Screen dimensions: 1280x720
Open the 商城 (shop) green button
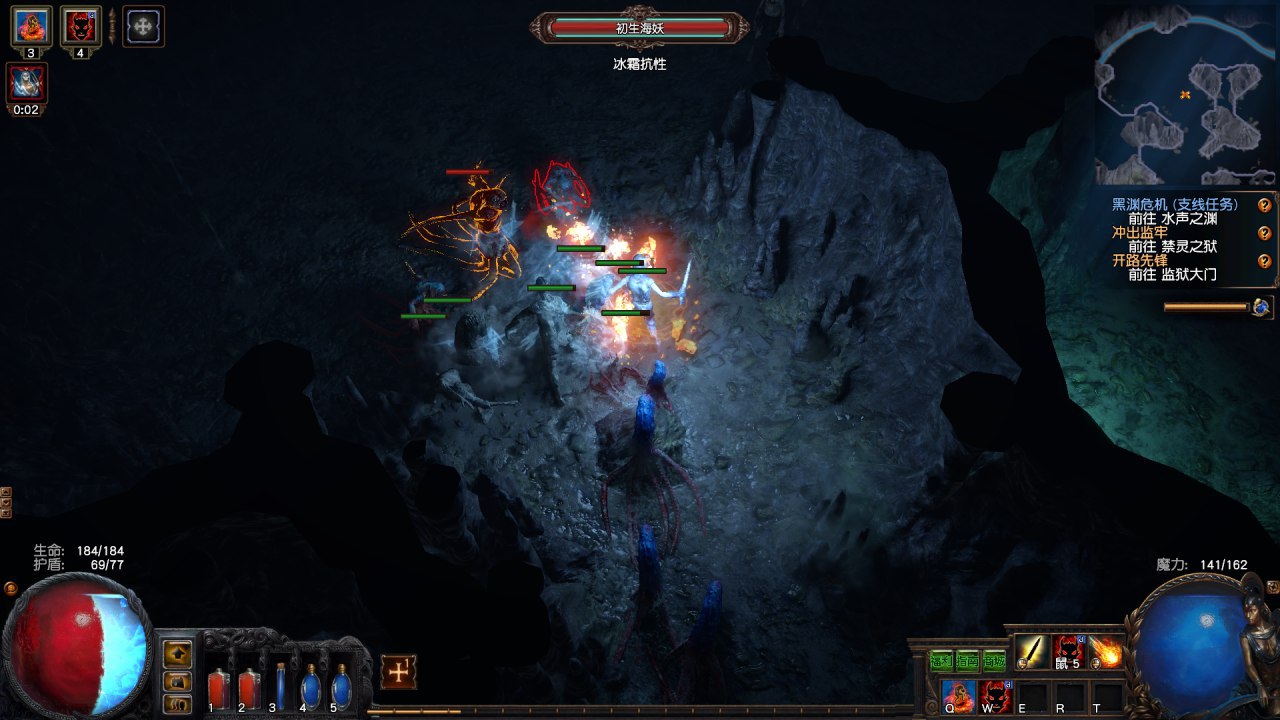coord(993,659)
